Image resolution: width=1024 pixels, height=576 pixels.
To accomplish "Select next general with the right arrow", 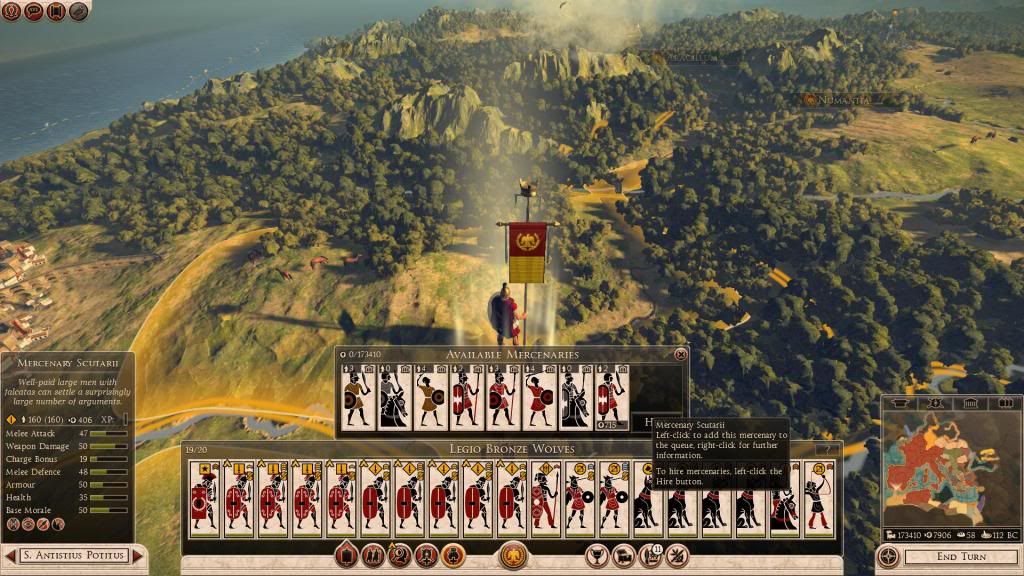I will coord(139,555).
